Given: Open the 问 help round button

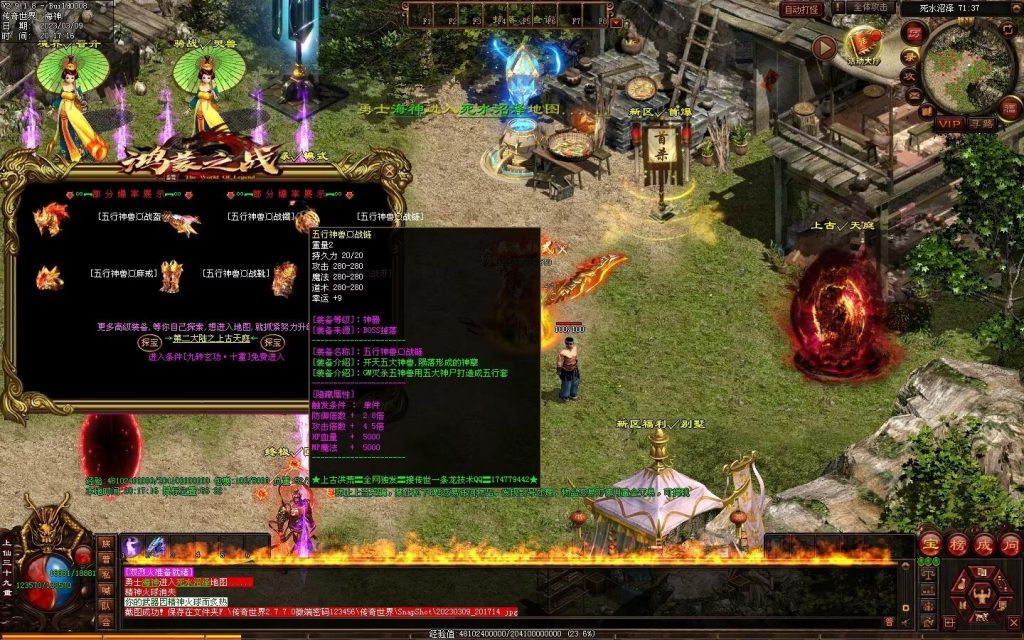Looking at the screenshot, I should point(1009,544).
